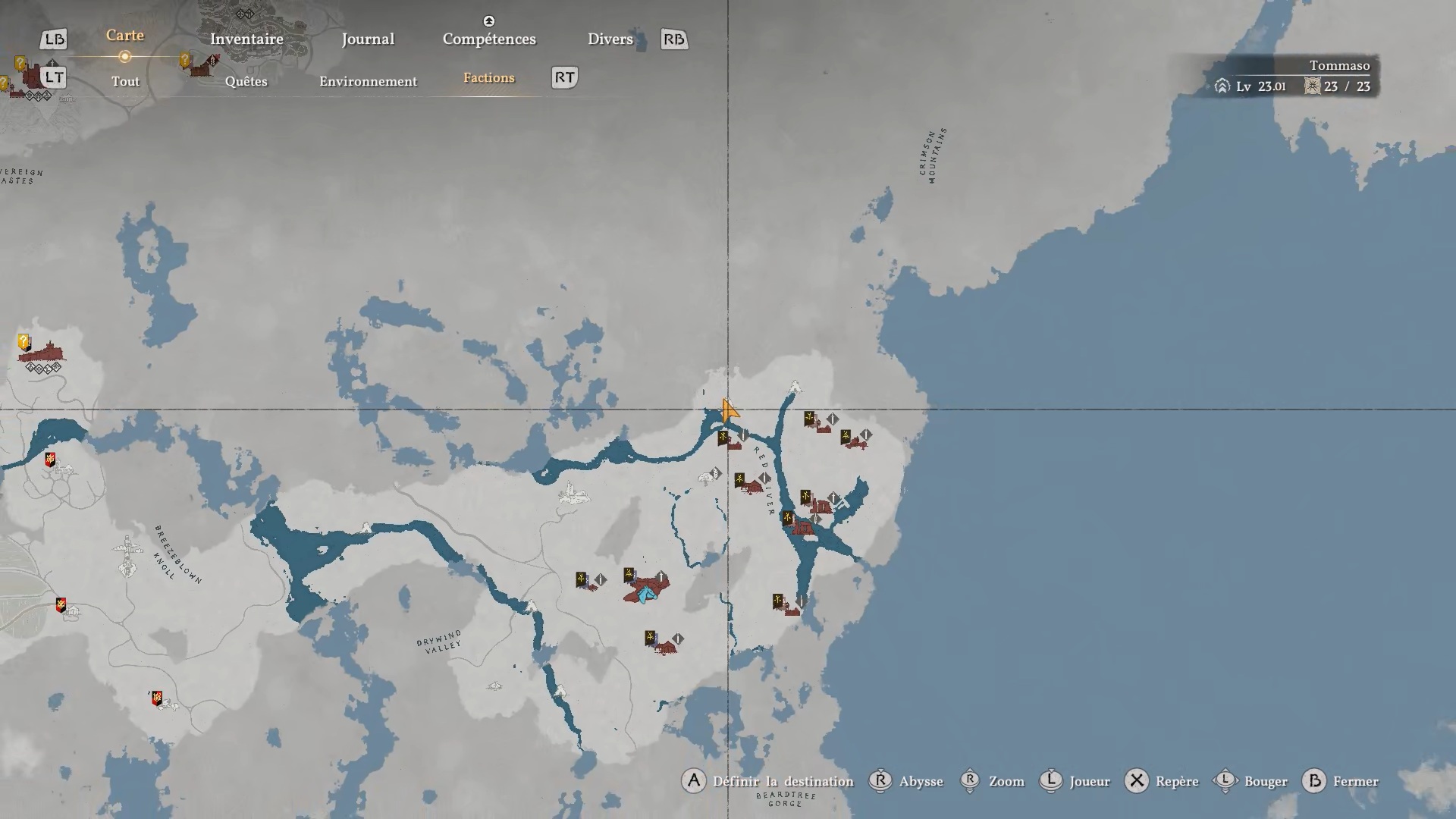Switch to the Journal tab
1456x819 pixels.
pos(368,39)
